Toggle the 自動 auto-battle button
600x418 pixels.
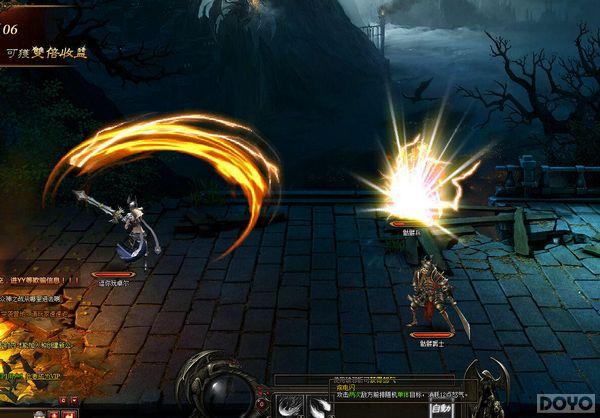pyautogui.click(x=441, y=408)
